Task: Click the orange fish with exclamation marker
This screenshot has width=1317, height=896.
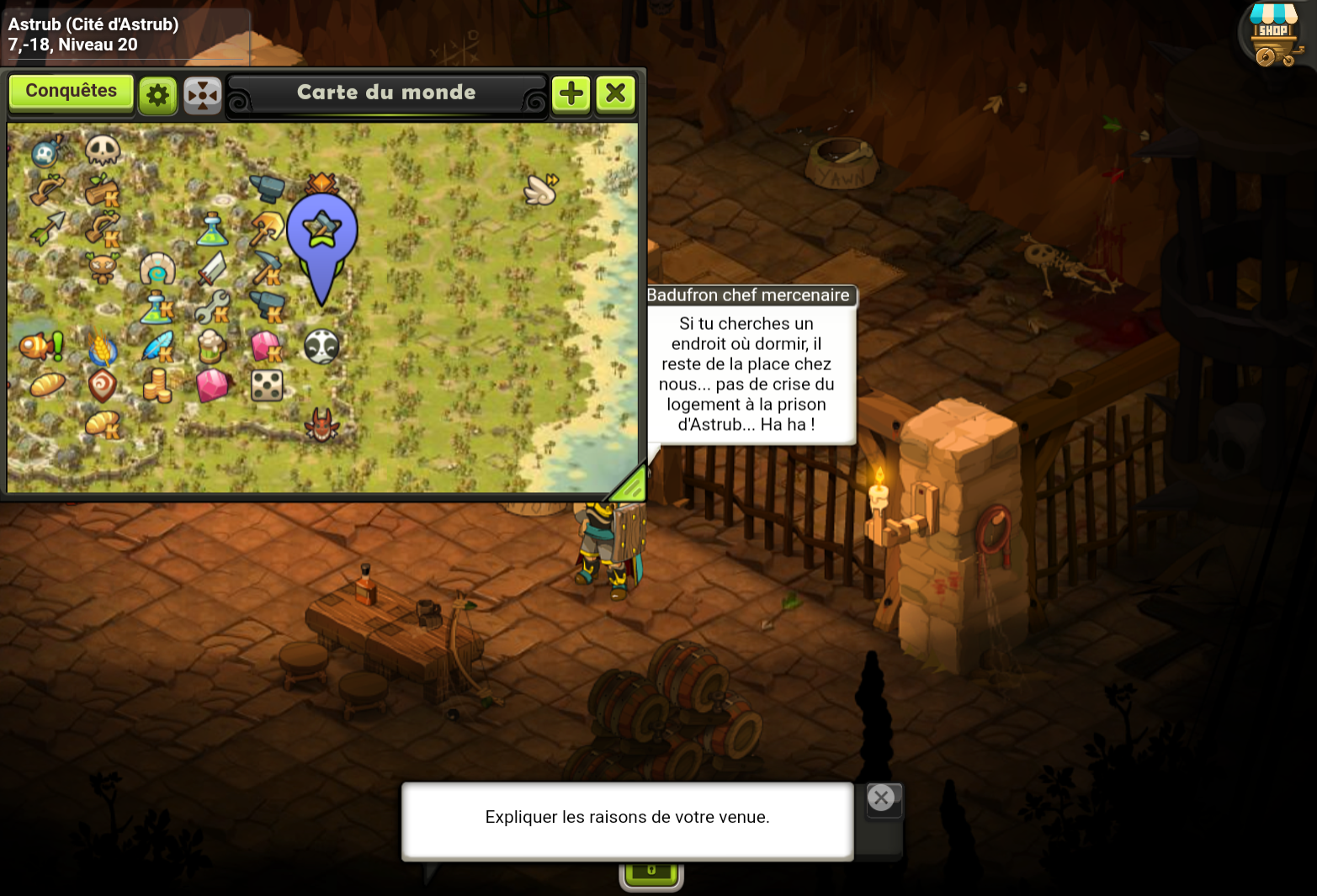Action: click(40, 346)
